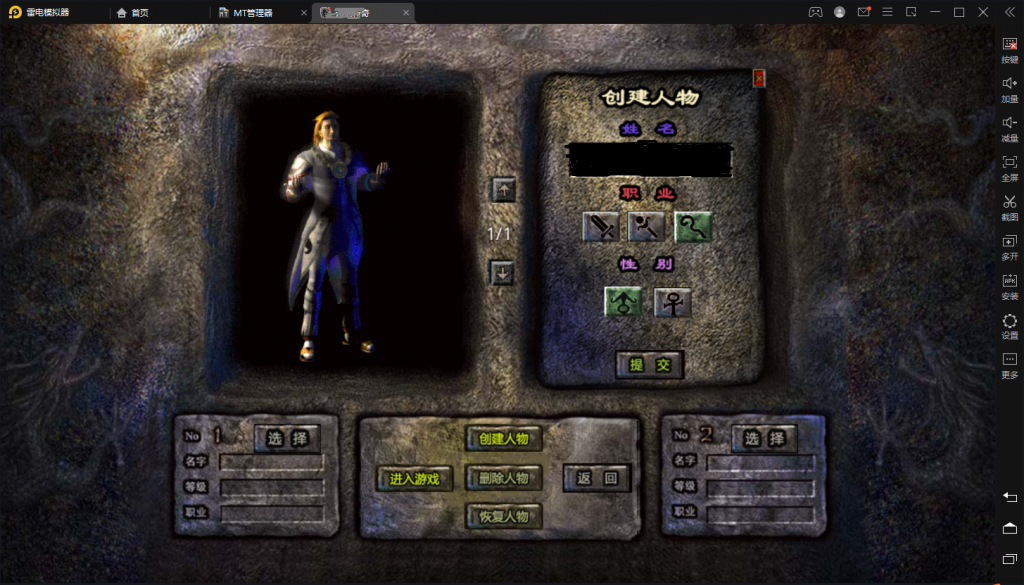1024x585 pixels.
Task: Choose the female gender icon
Action: click(x=672, y=301)
